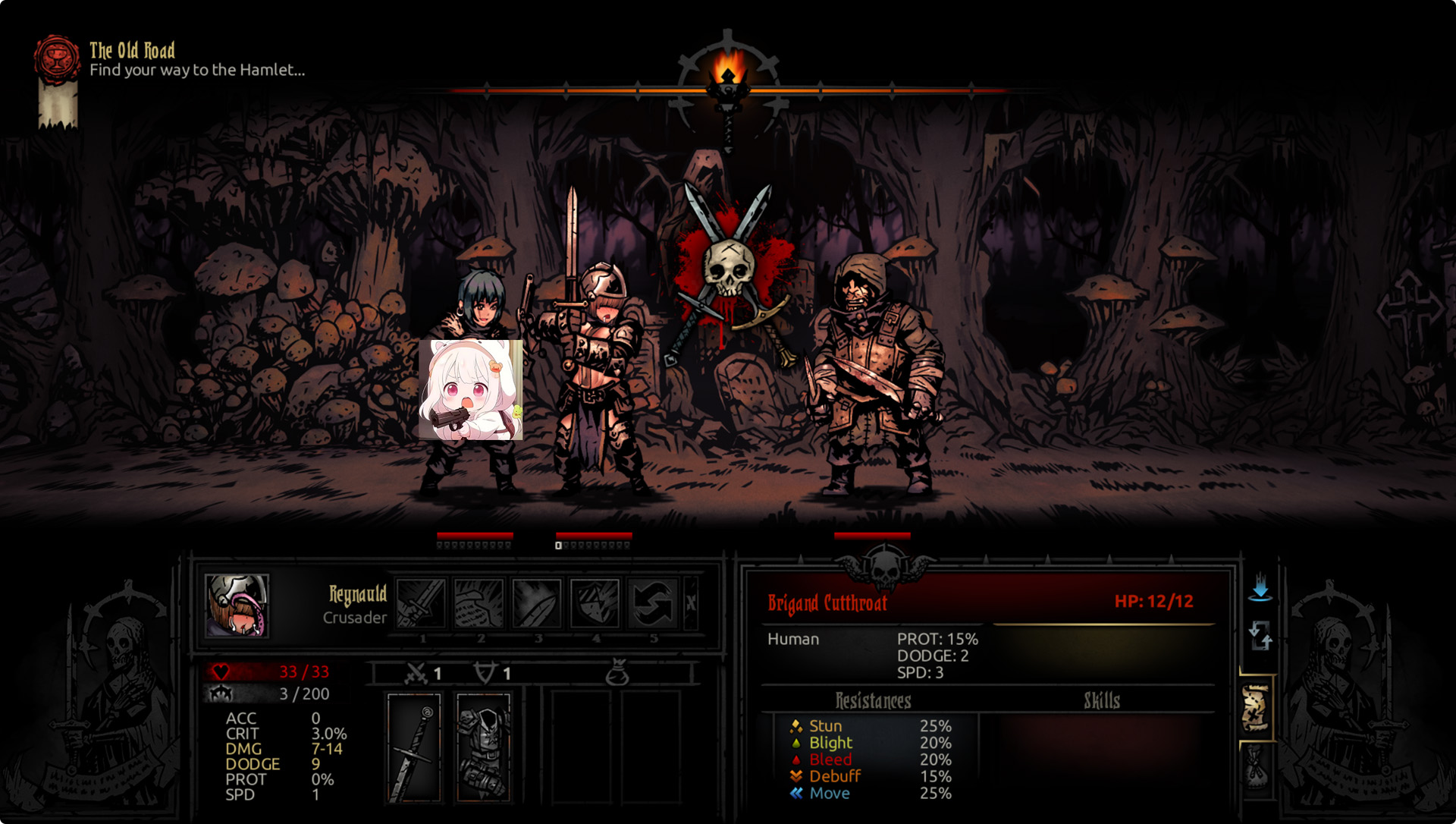Select the move/swap position skill

(x=652, y=603)
